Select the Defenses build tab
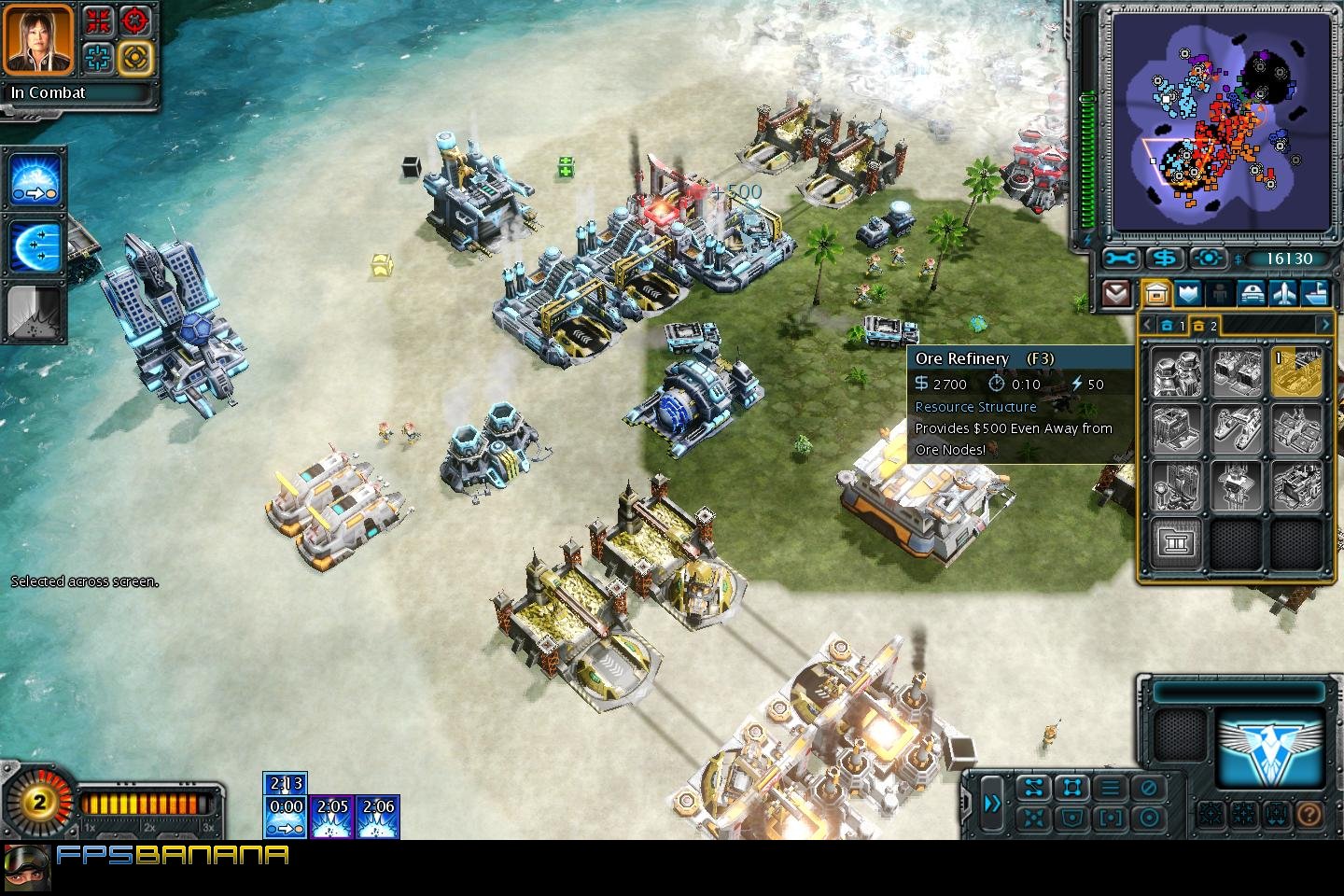1344x896 pixels. pyautogui.click(x=1186, y=292)
